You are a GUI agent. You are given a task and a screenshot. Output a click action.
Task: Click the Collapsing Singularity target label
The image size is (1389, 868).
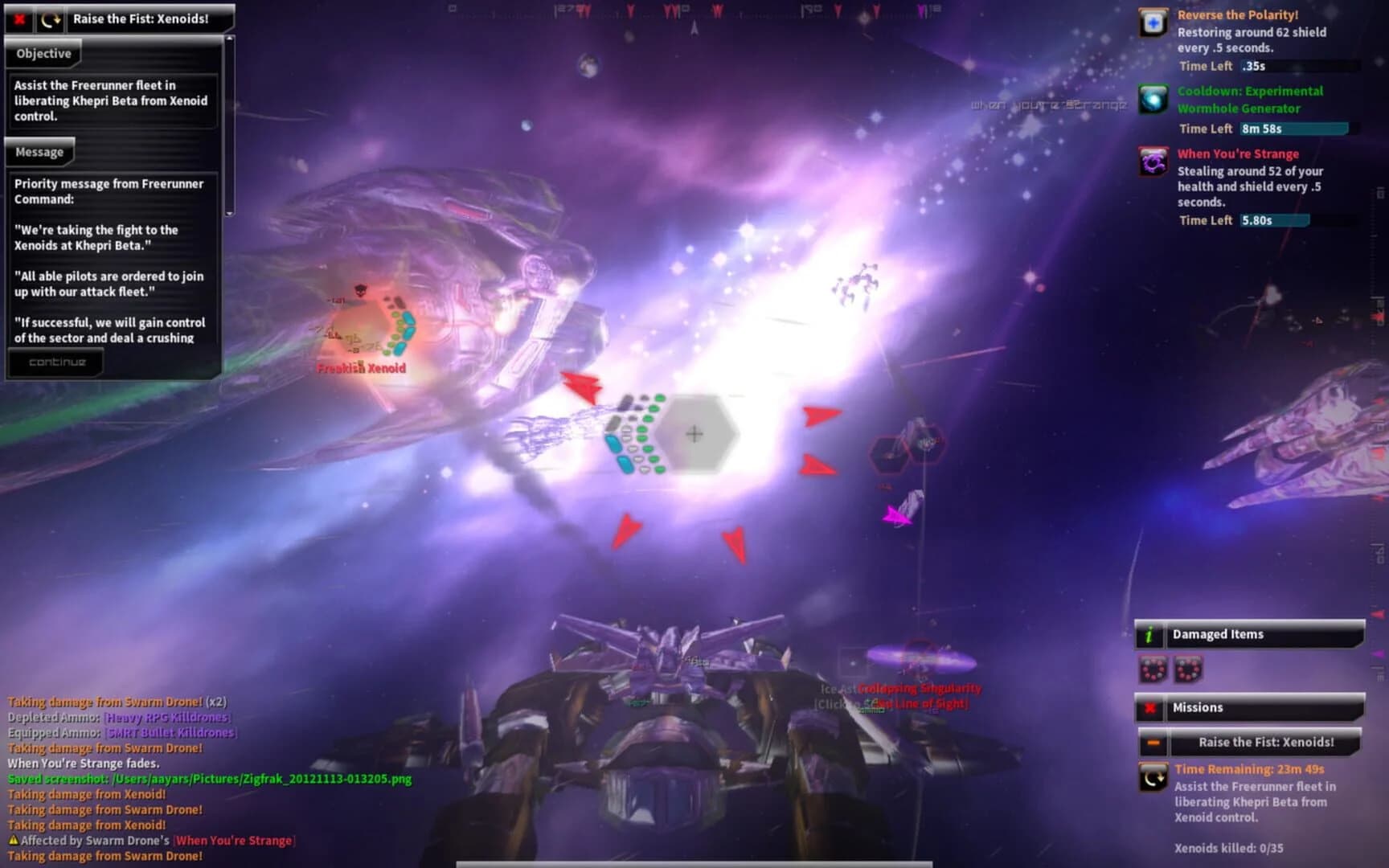919,689
